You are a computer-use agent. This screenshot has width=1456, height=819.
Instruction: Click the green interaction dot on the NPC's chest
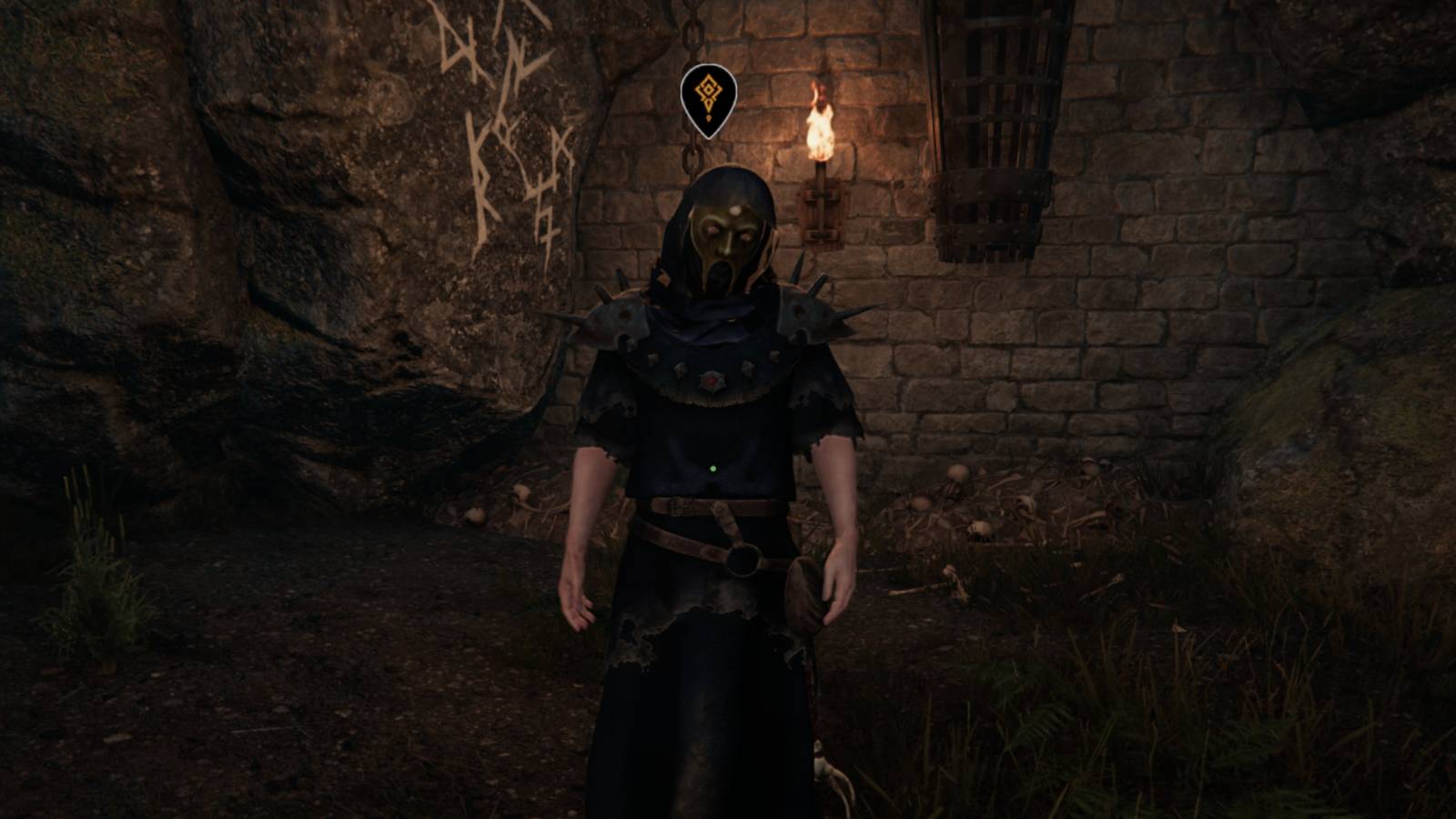[713, 468]
